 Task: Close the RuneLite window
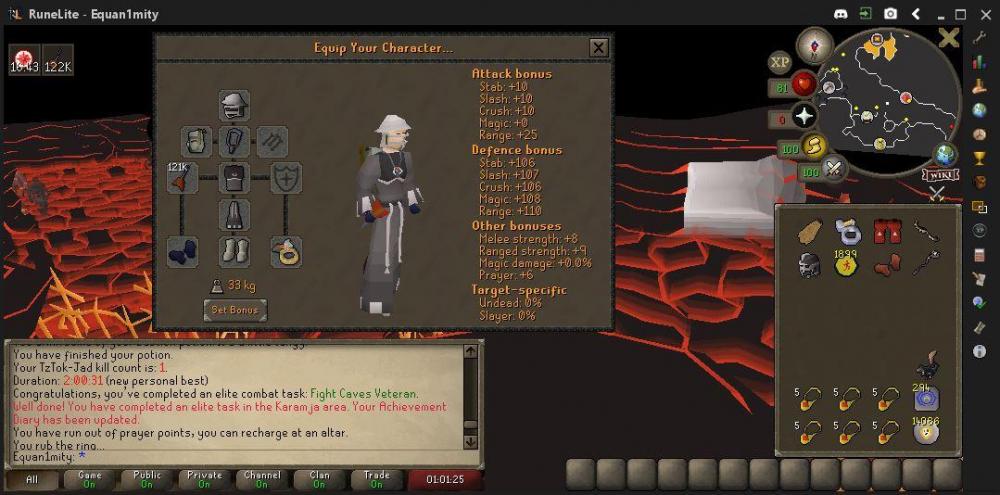tap(983, 14)
